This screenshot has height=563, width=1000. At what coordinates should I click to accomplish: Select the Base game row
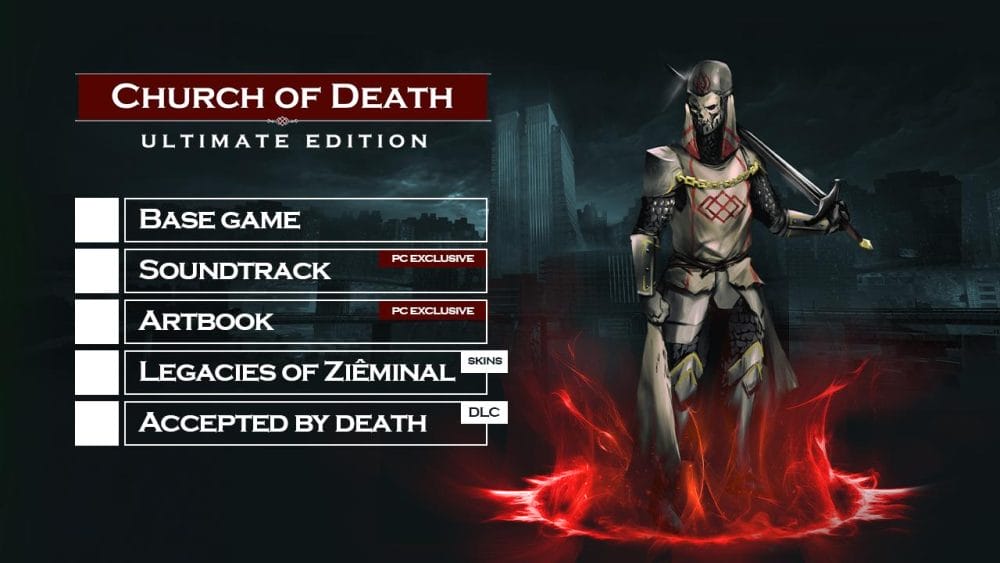305,220
